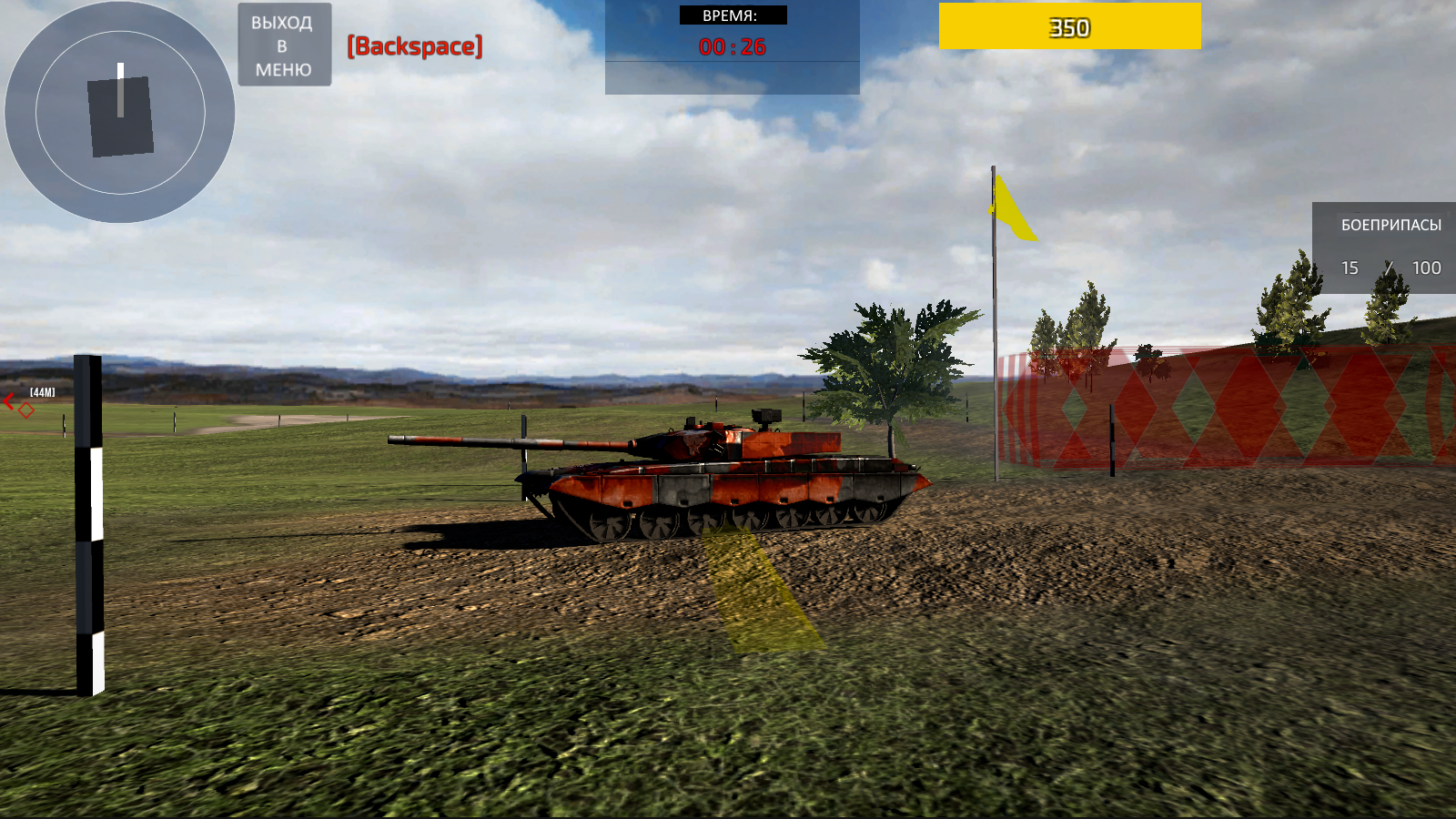Open the ВЫХОД В МЕНЮ button
Image resolution: width=1456 pixels, height=819 pixels.
click(283, 44)
